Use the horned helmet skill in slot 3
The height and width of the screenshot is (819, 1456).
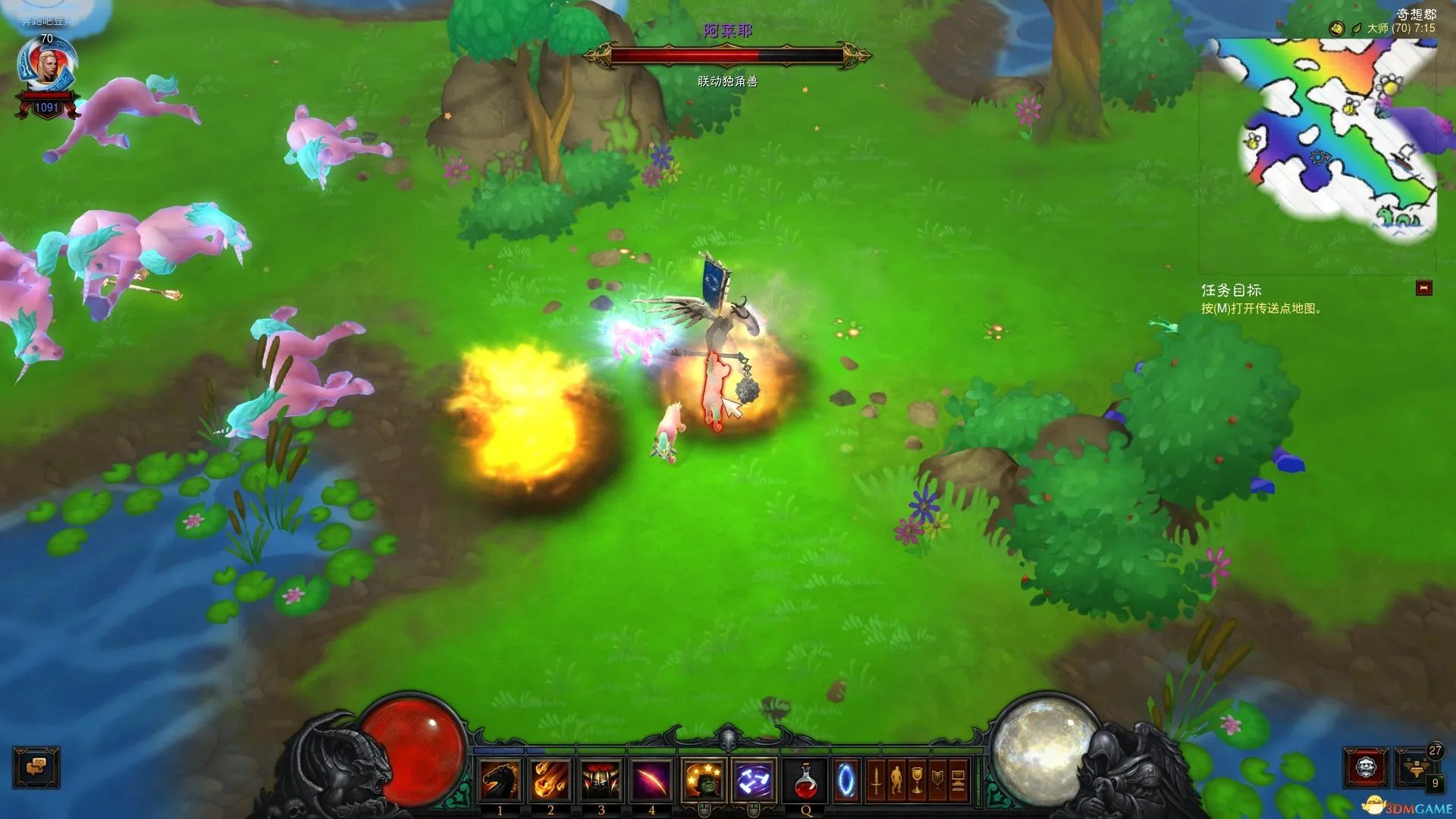(x=601, y=781)
